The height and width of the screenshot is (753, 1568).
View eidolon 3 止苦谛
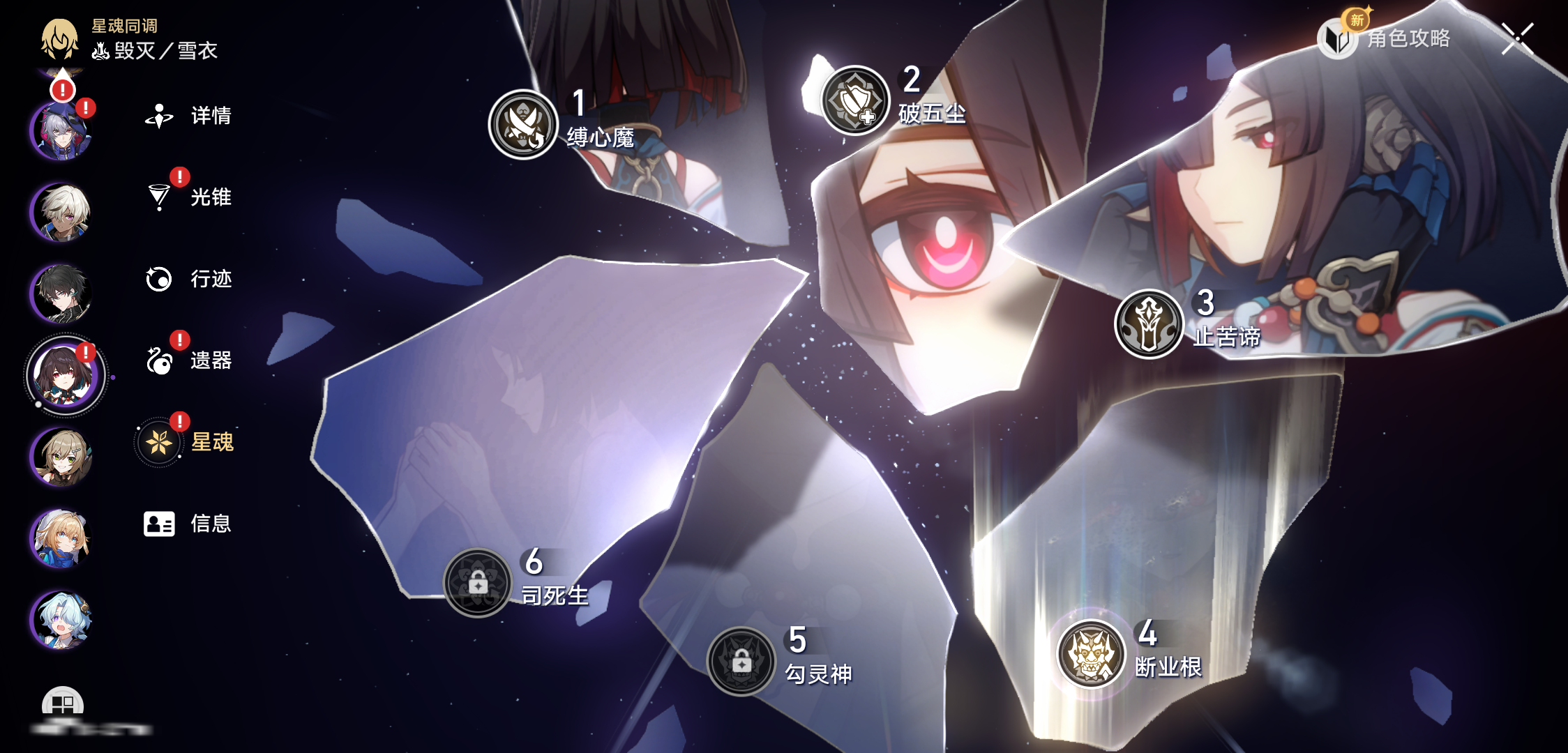pos(1149,324)
